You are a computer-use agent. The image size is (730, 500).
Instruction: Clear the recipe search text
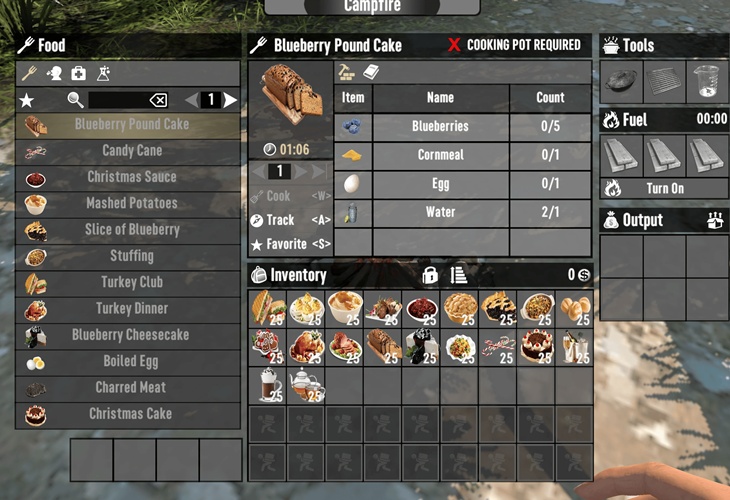click(158, 100)
